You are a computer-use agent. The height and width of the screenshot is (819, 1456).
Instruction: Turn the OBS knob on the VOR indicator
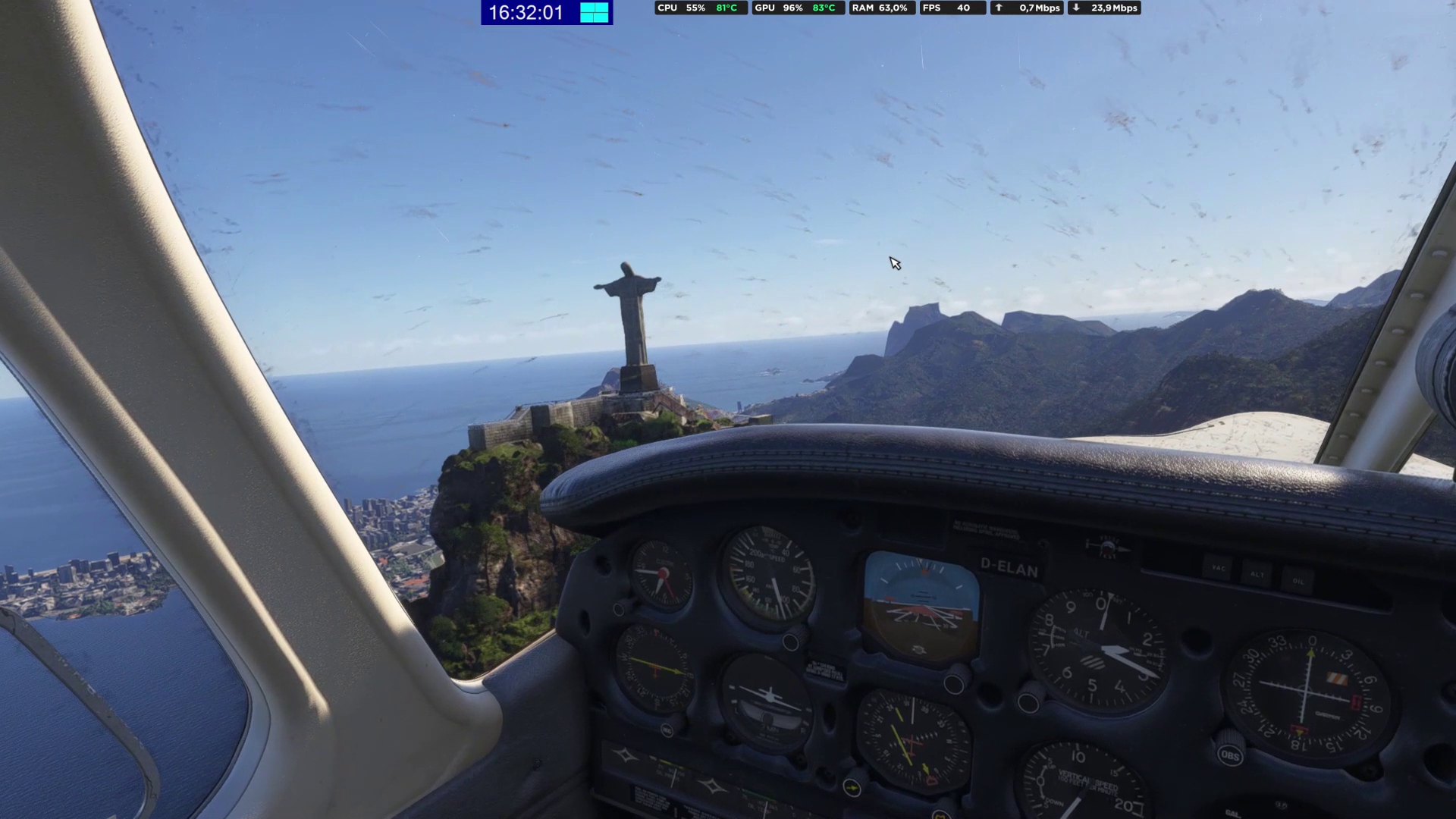point(1229,755)
